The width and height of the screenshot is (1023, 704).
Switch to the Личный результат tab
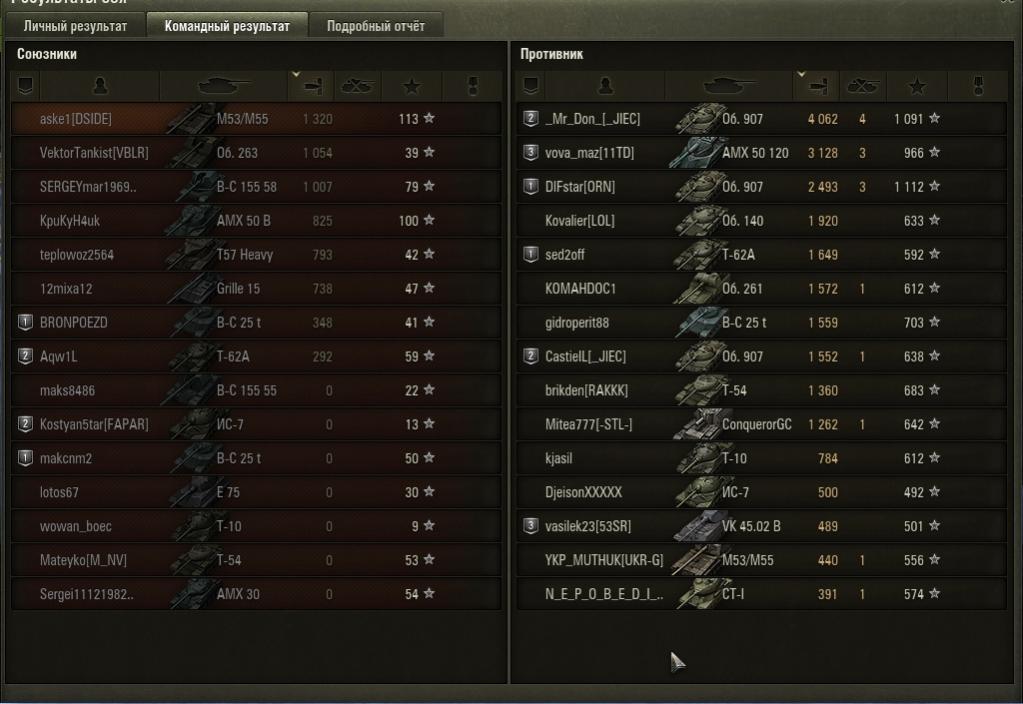pyautogui.click(x=76, y=26)
